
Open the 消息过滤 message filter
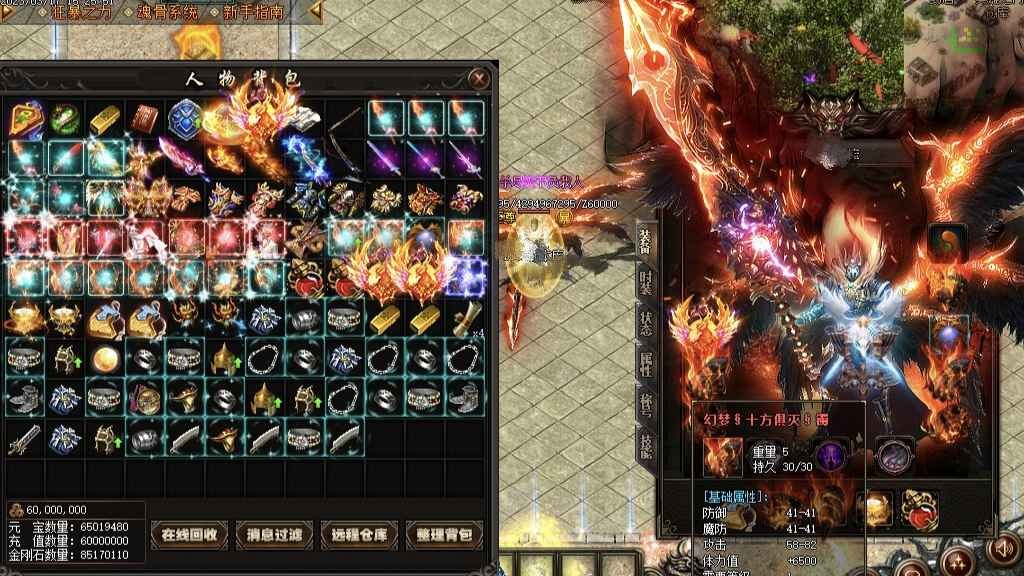pyautogui.click(x=275, y=534)
